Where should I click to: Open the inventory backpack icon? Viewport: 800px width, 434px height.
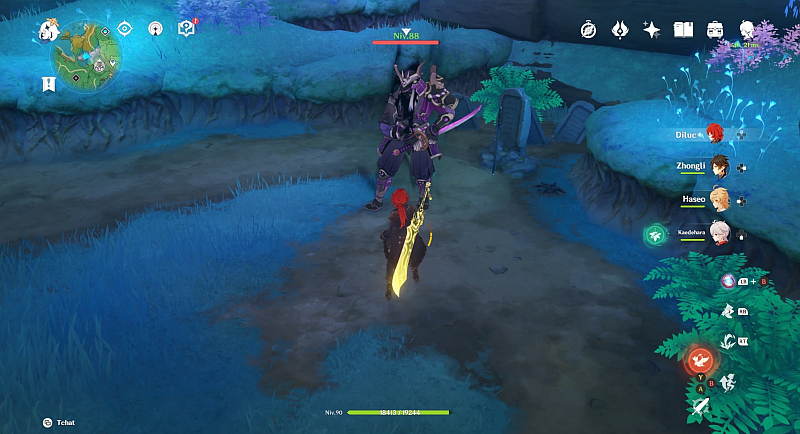click(716, 30)
